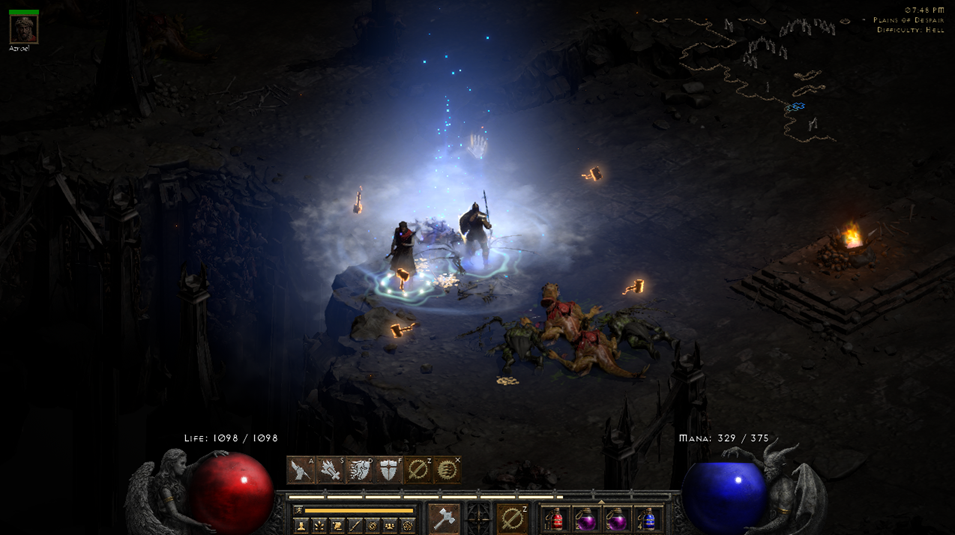Use the red healing potion in belt
This screenshot has height=535, width=955.
(557, 519)
